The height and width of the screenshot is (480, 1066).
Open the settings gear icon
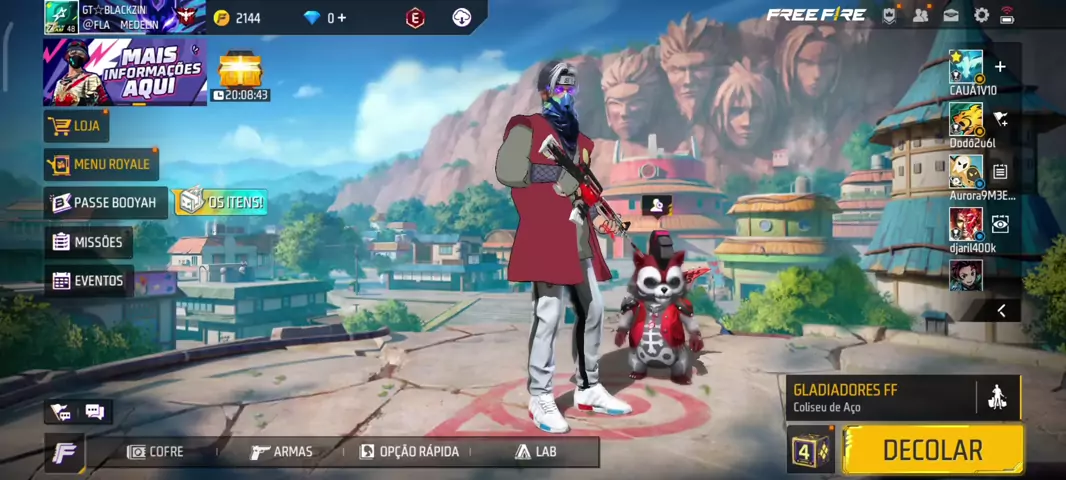point(981,15)
